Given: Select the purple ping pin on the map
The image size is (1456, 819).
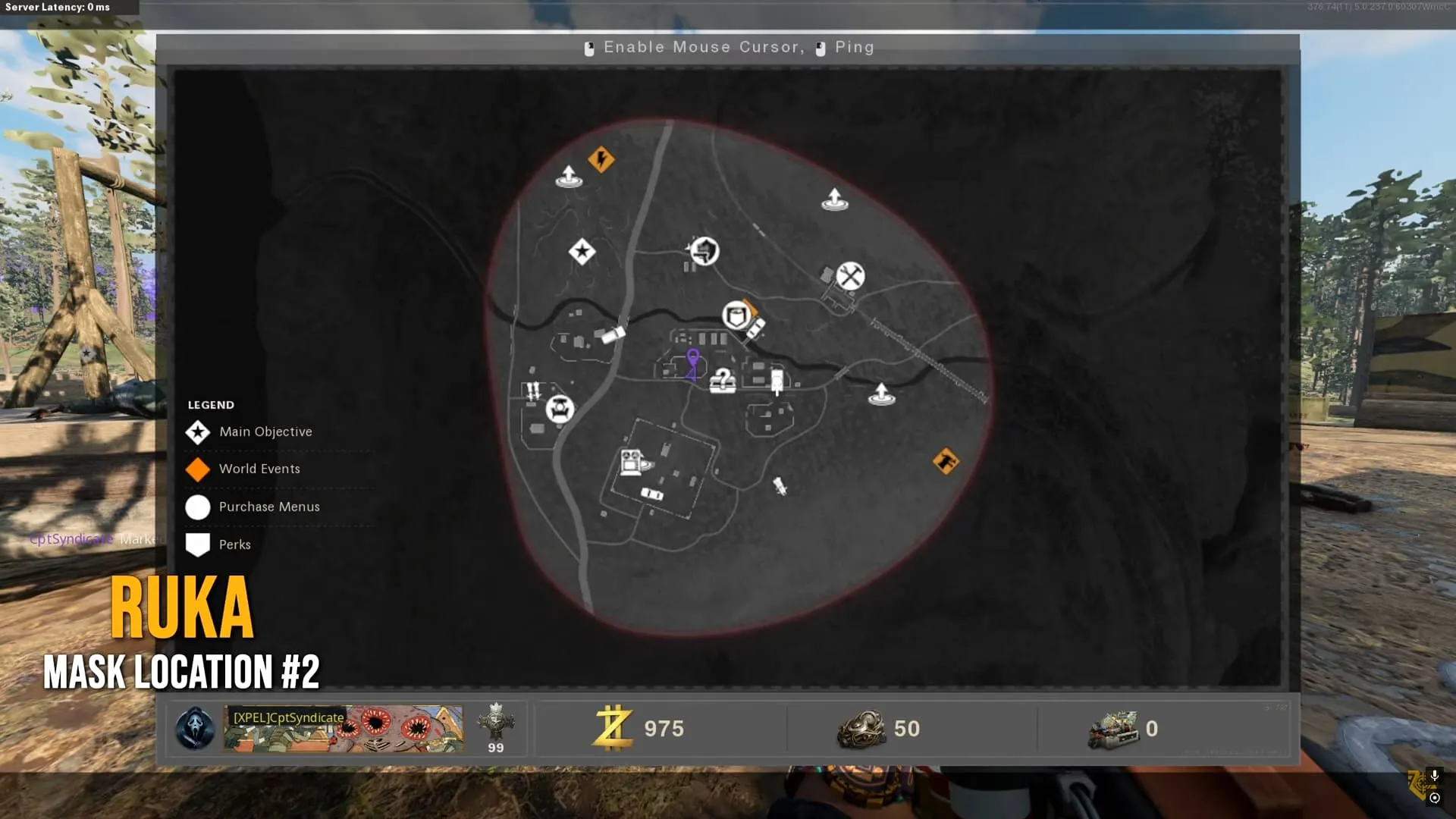Looking at the screenshot, I should [692, 360].
